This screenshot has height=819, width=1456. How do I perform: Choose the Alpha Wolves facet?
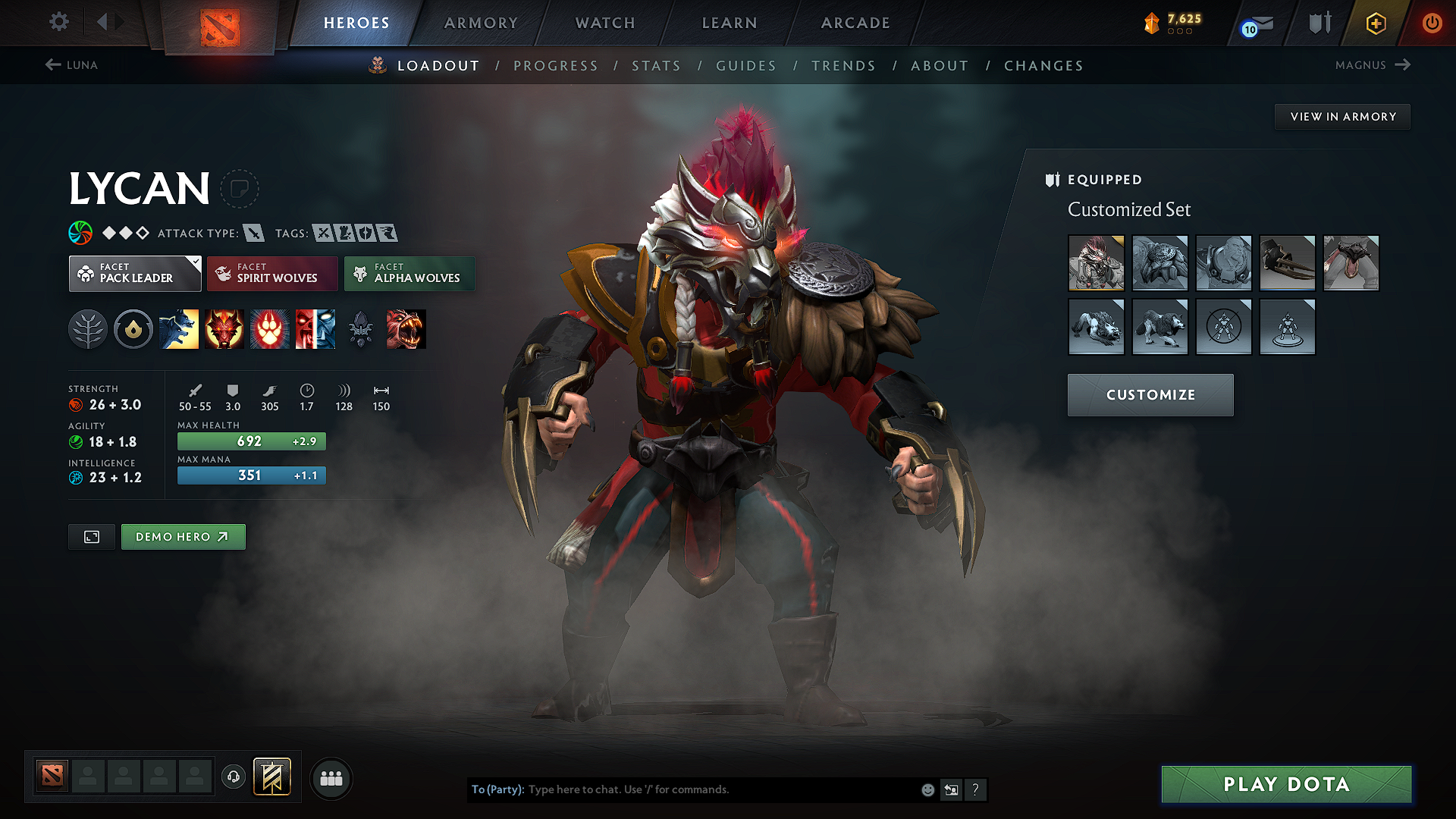coord(409,274)
